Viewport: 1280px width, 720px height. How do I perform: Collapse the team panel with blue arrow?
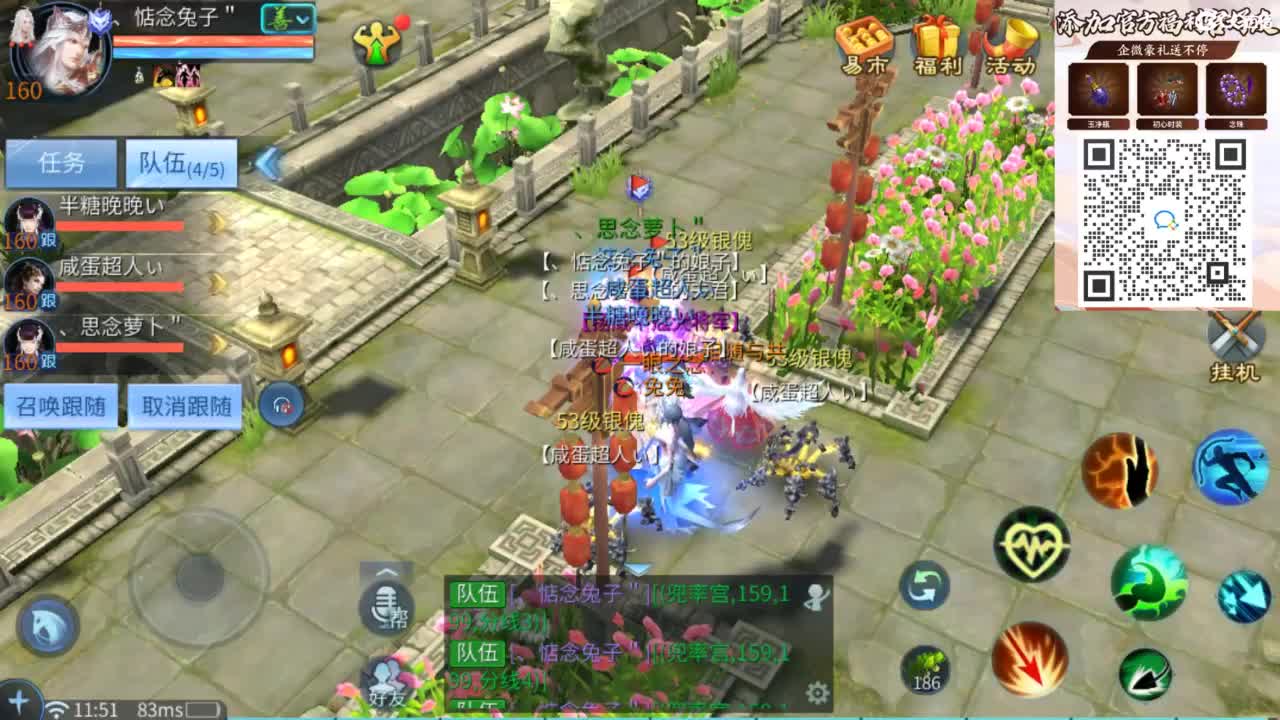[x=265, y=164]
